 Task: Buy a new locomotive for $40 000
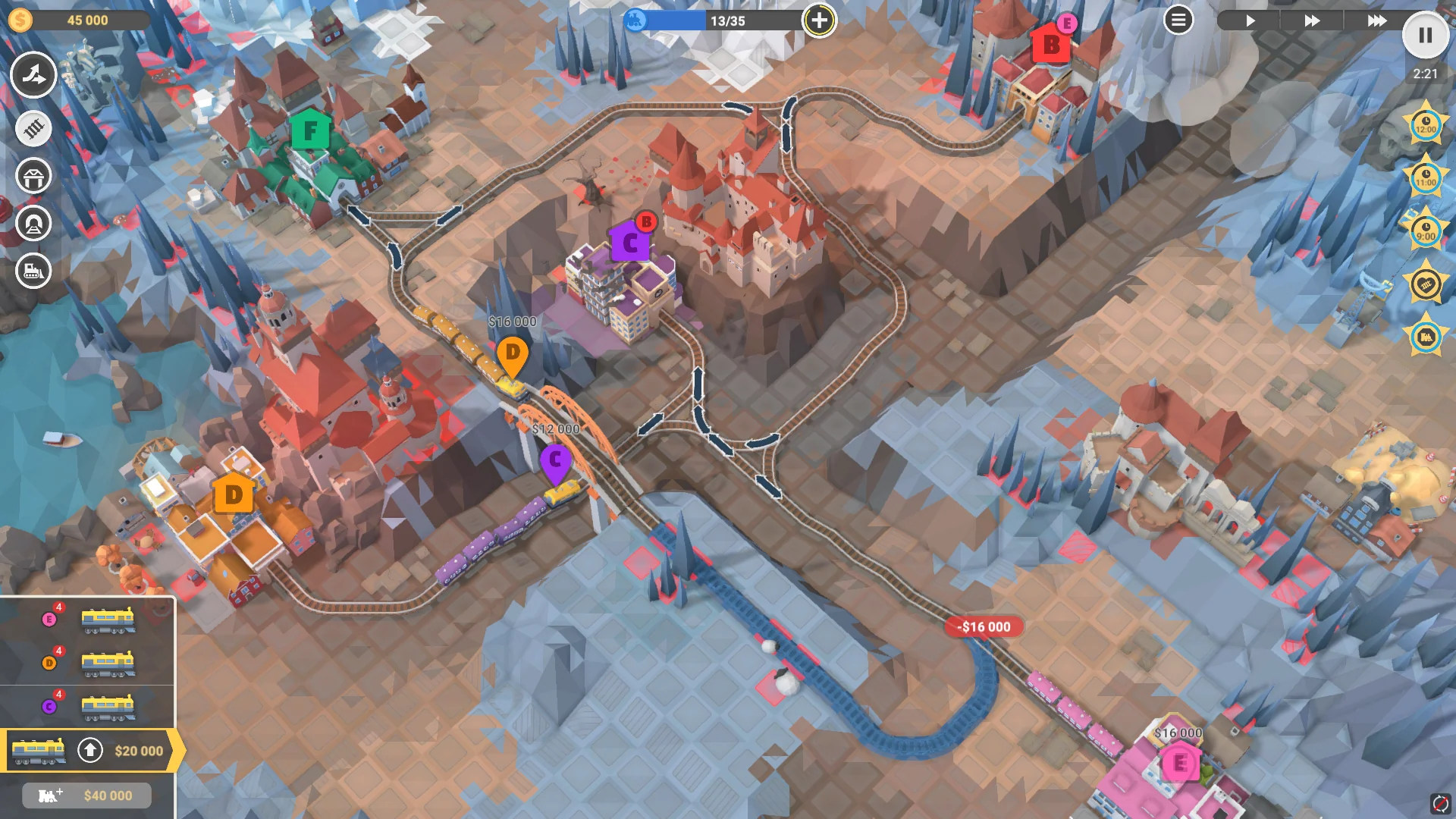click(x=86, y=795)
